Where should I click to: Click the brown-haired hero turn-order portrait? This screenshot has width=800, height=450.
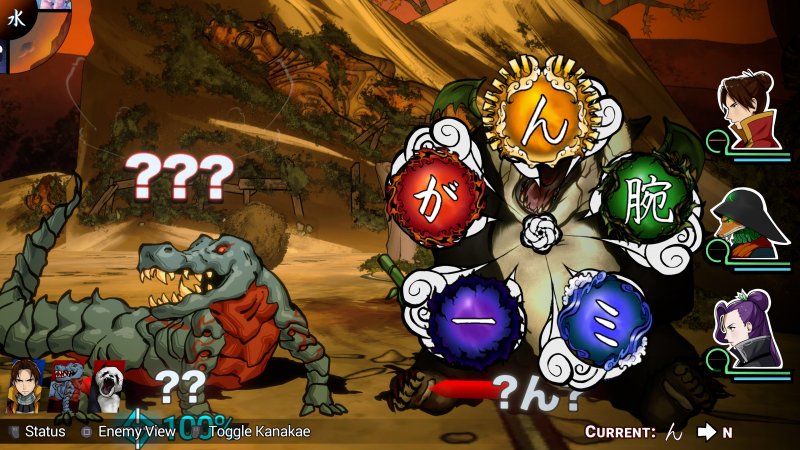(24, 385)
